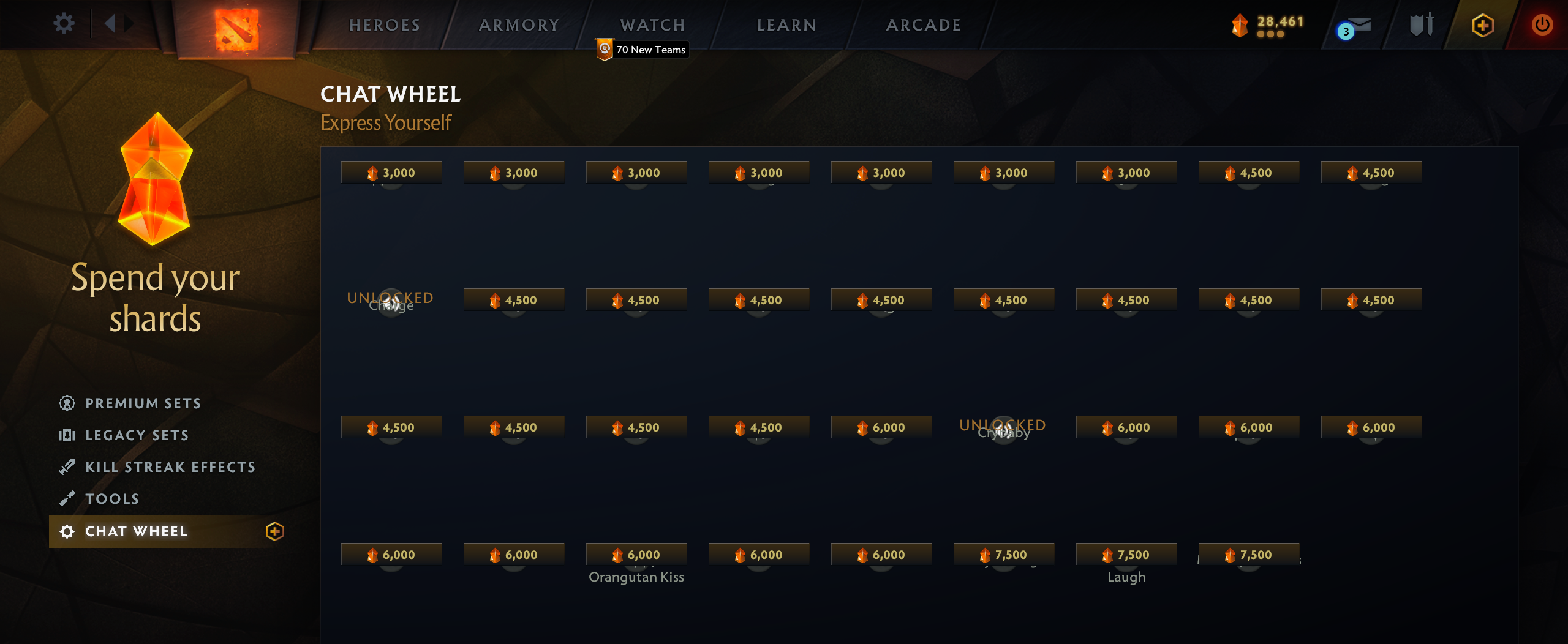Select Tools in the sidebar
1568x644 pixels.
pyautogui.click(x=112, y=499)
